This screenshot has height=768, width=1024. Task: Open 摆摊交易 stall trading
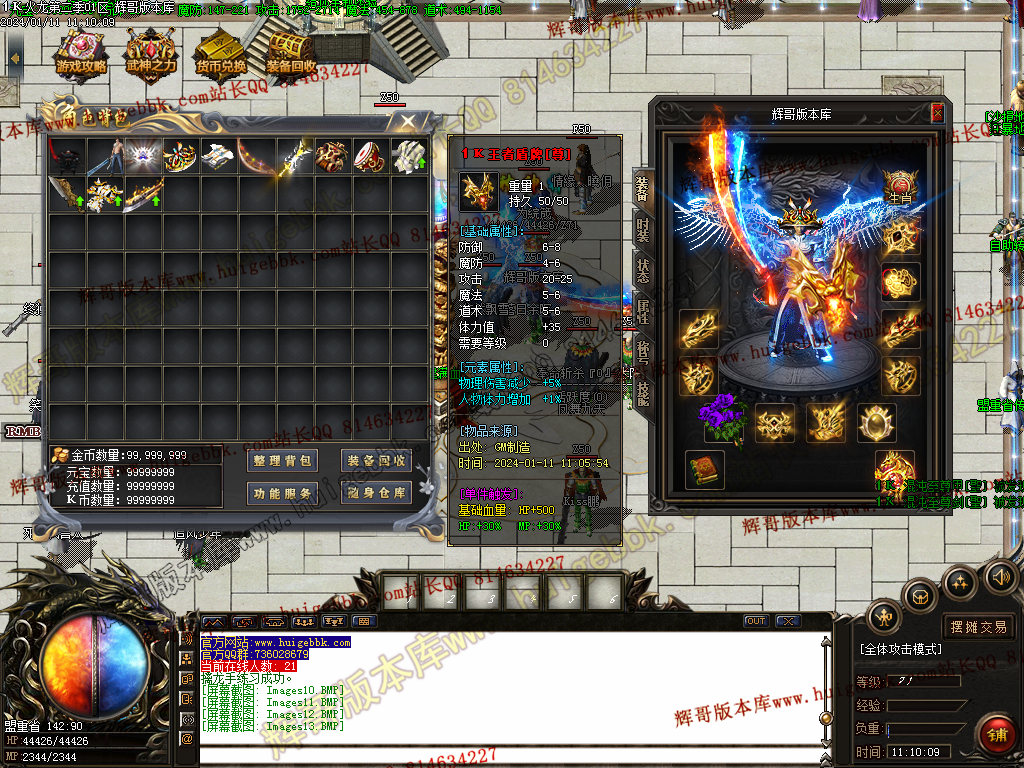978,627
